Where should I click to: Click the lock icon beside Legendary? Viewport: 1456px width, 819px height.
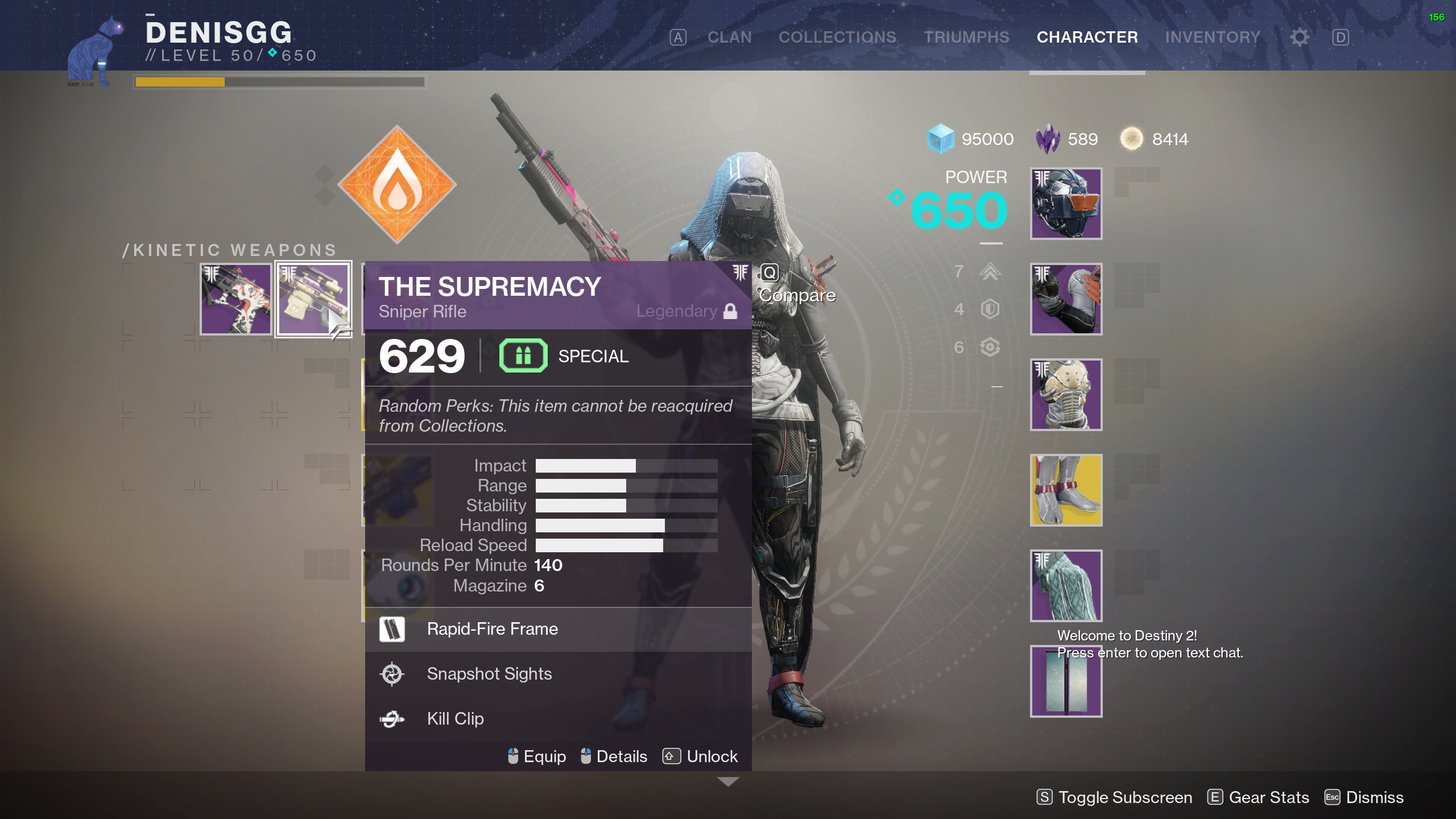(x=731, y=311)
